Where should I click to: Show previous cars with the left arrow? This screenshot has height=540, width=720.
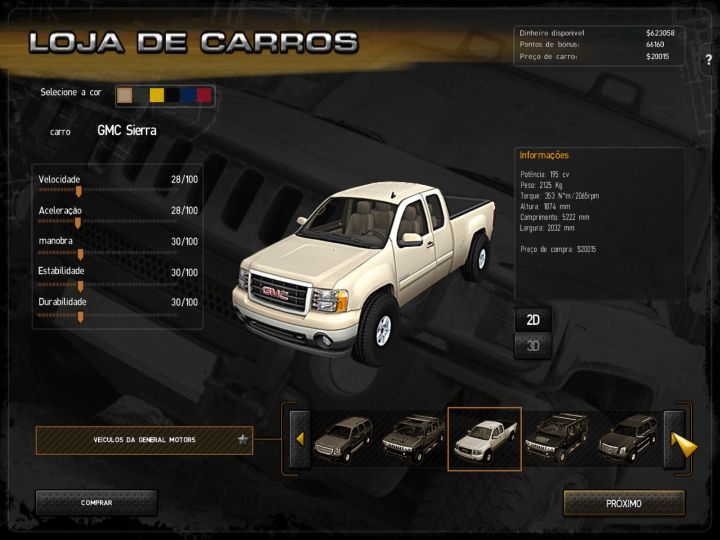(299, 439)
